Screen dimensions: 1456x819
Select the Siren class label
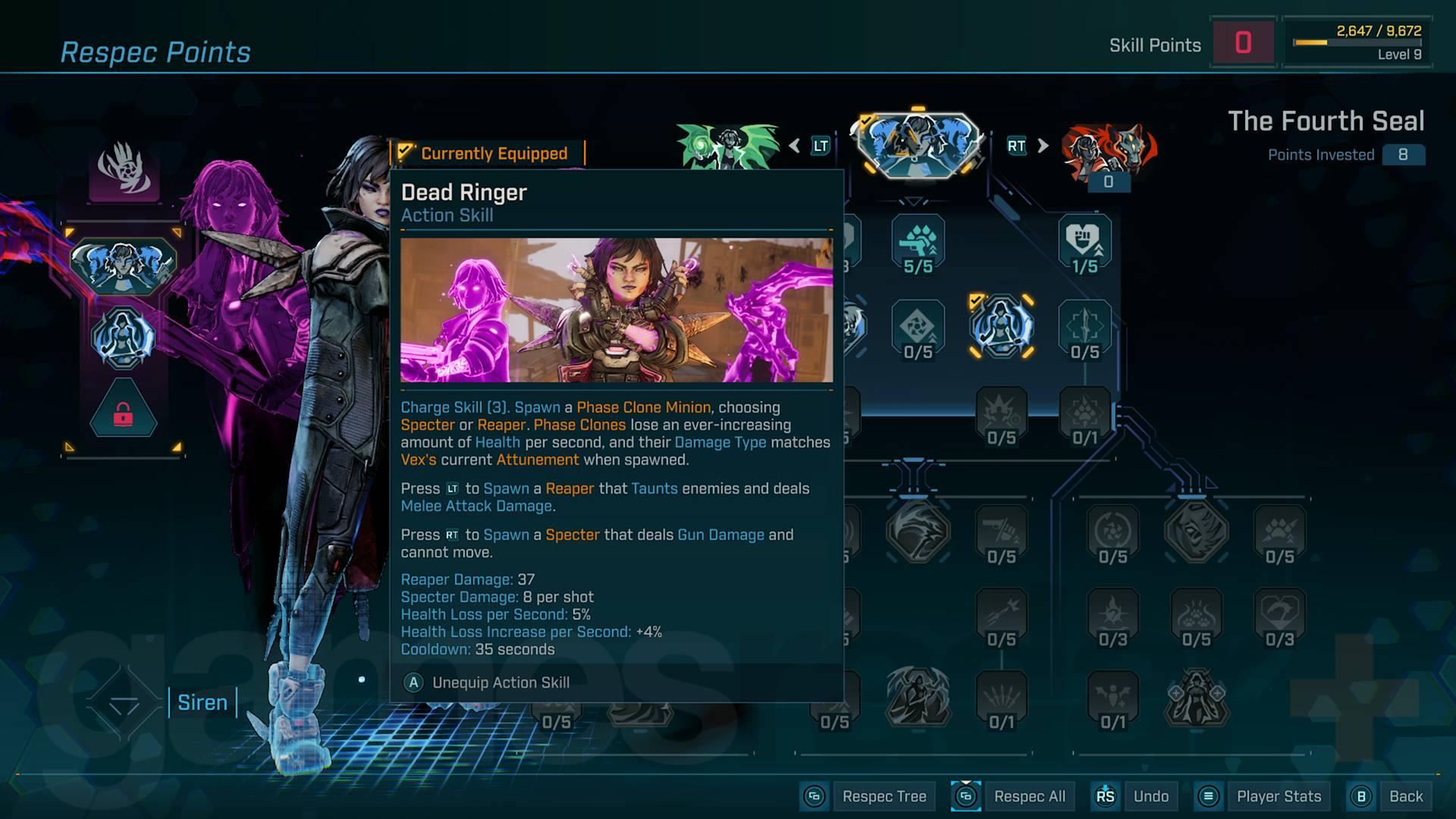pos(202,702)
